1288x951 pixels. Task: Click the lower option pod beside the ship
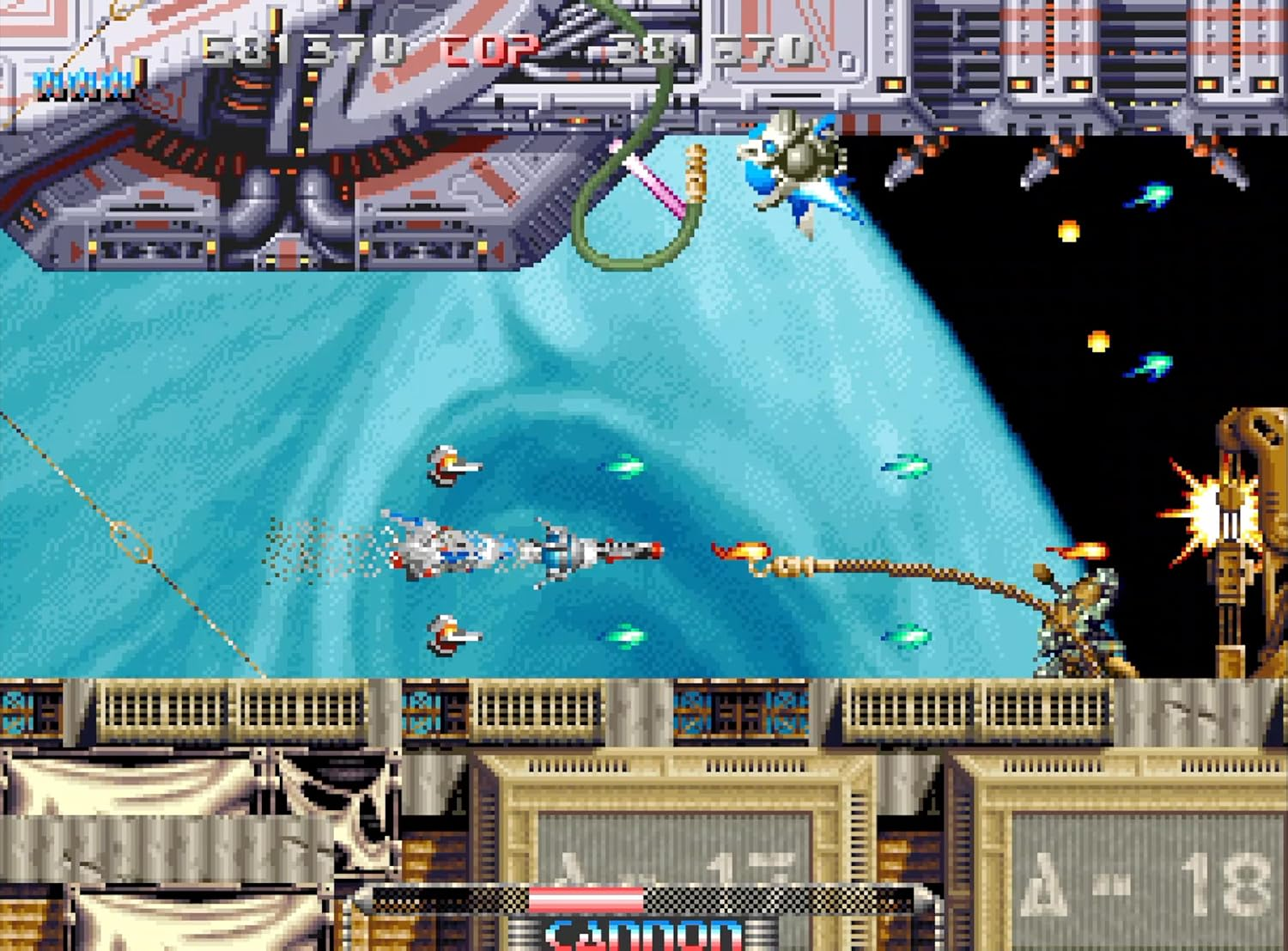pos(447,633)
